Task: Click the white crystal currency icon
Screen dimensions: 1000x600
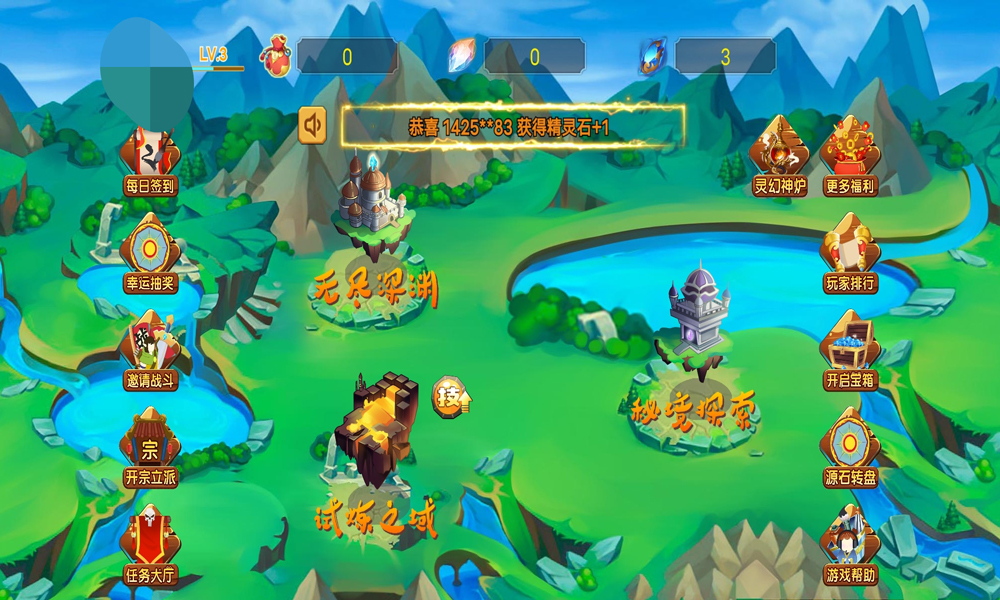Action: tap(462, 56)
